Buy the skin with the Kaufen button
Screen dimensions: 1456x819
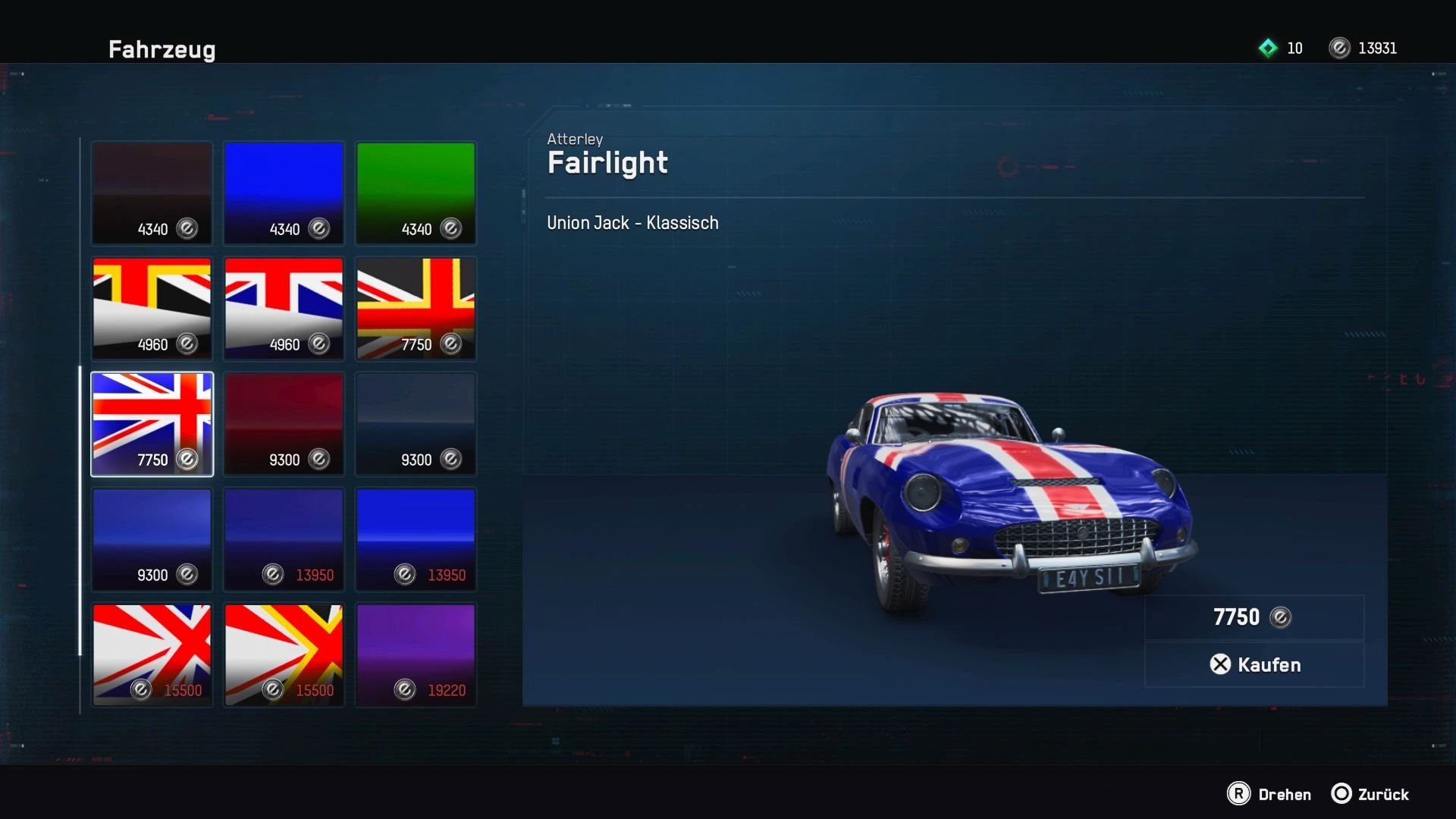[x=1254, y=664]
